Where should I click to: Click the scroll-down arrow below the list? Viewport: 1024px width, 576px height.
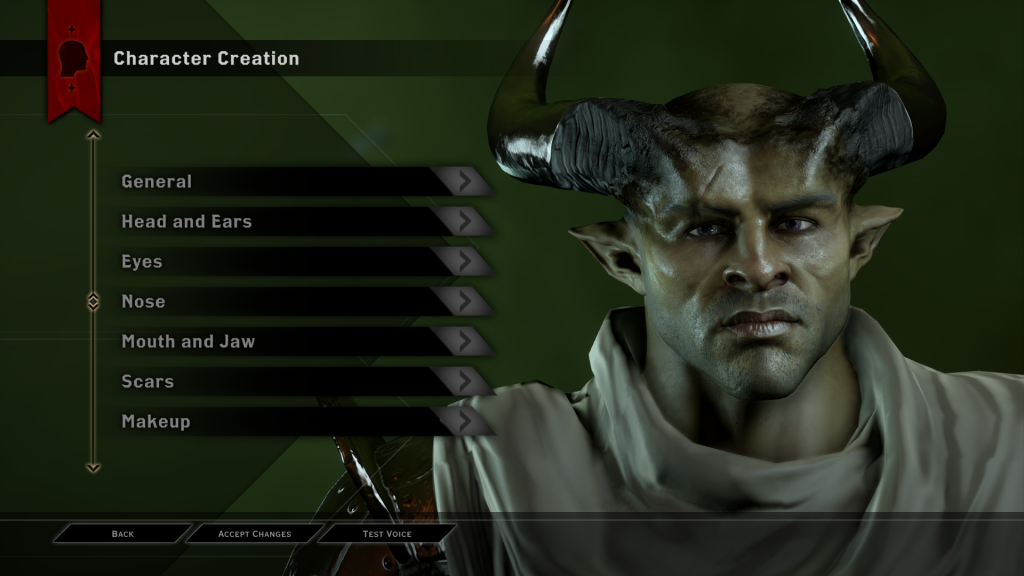click(x=93, y=466)
